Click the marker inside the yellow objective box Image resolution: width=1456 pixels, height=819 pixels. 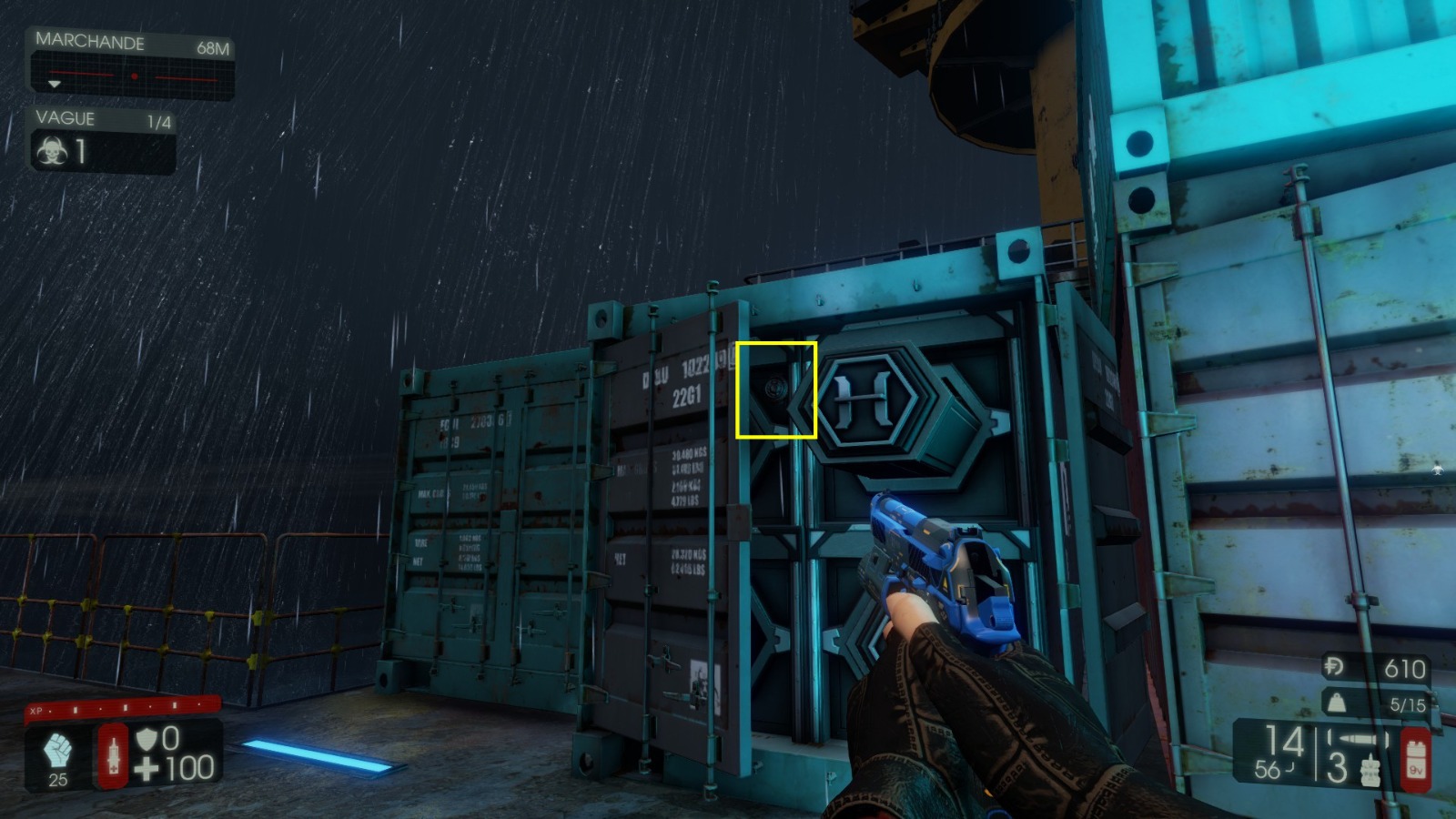pos(776,390)
